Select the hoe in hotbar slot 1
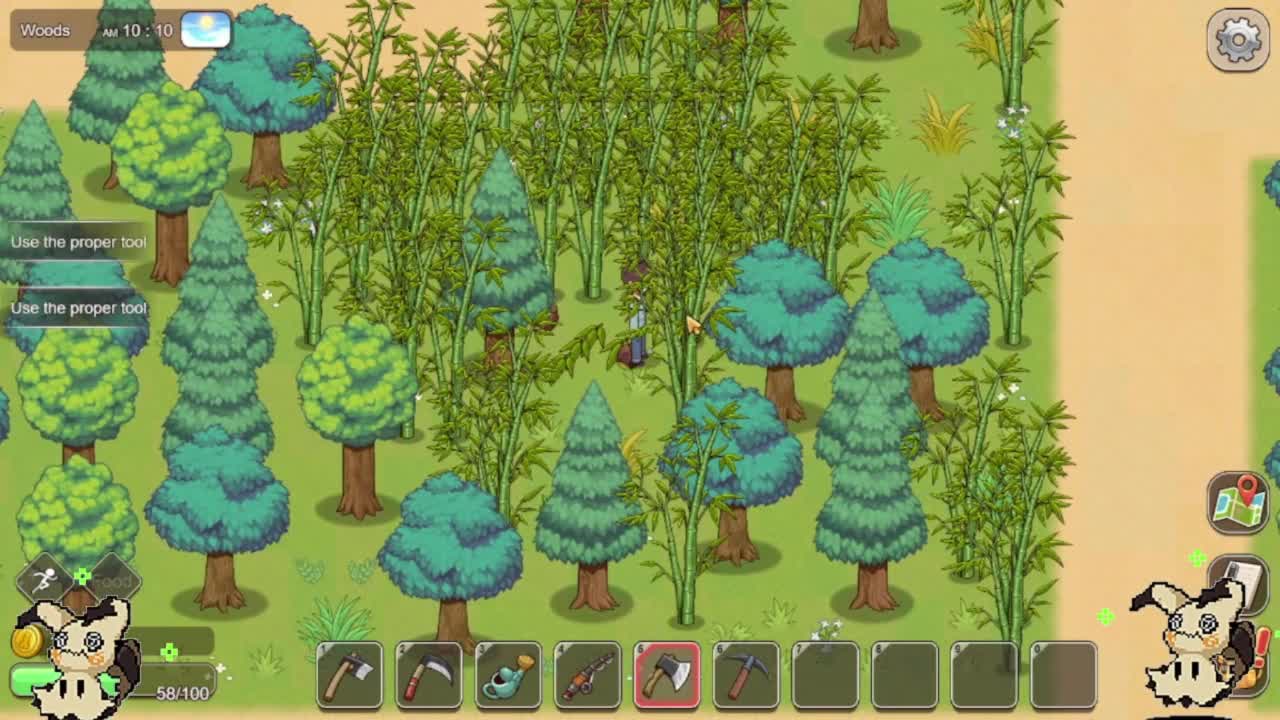 pyautogui.click(x=349, y=675)
